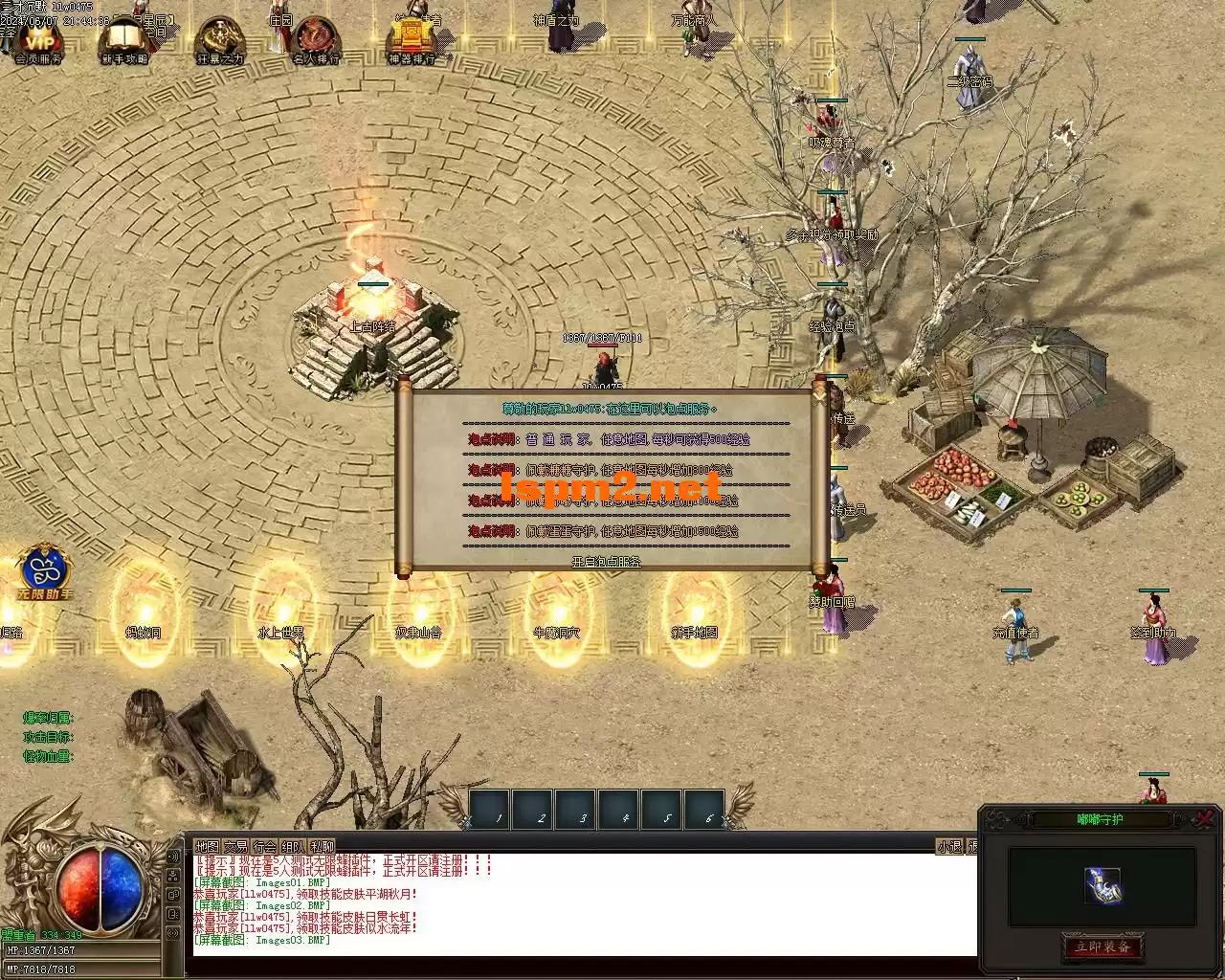The width and height of the screenshot is (1225, 980).
Task: Show the 名人排行 ranking
Action: tap(316, 42)
